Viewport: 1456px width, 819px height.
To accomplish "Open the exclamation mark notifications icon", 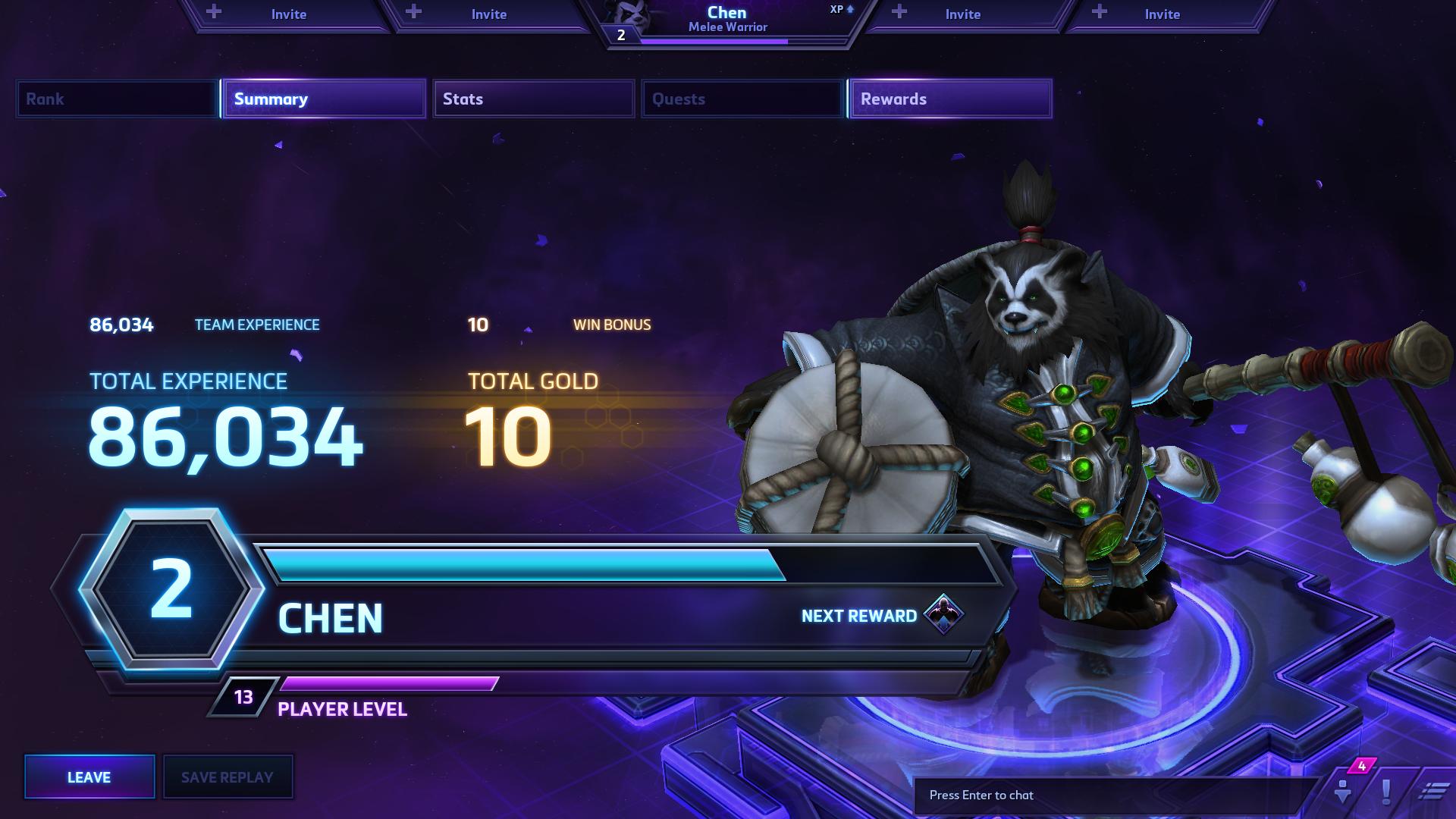I will pos(1386,792).
